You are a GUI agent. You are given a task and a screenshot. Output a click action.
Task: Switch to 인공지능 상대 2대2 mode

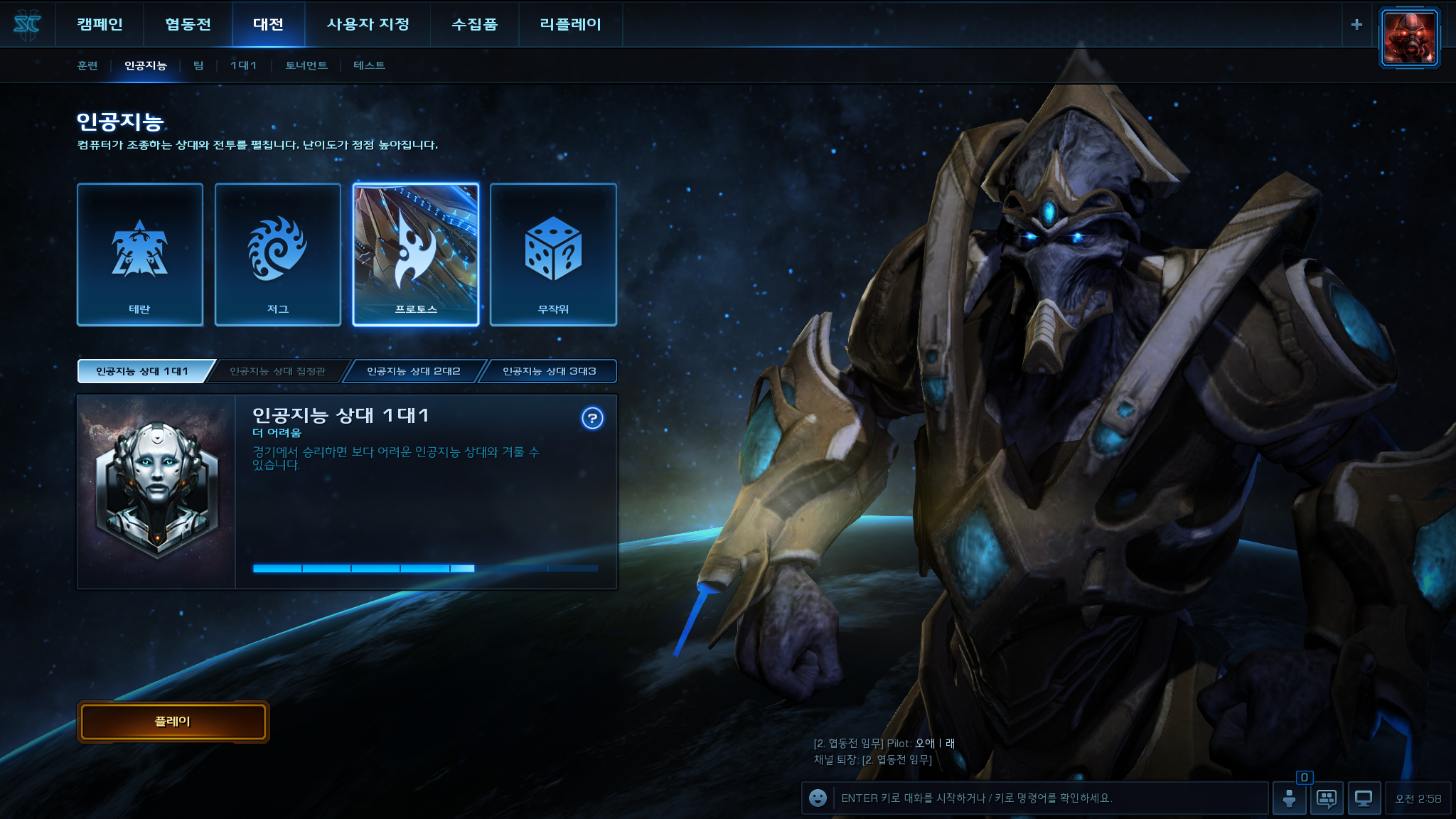[414, 371]
